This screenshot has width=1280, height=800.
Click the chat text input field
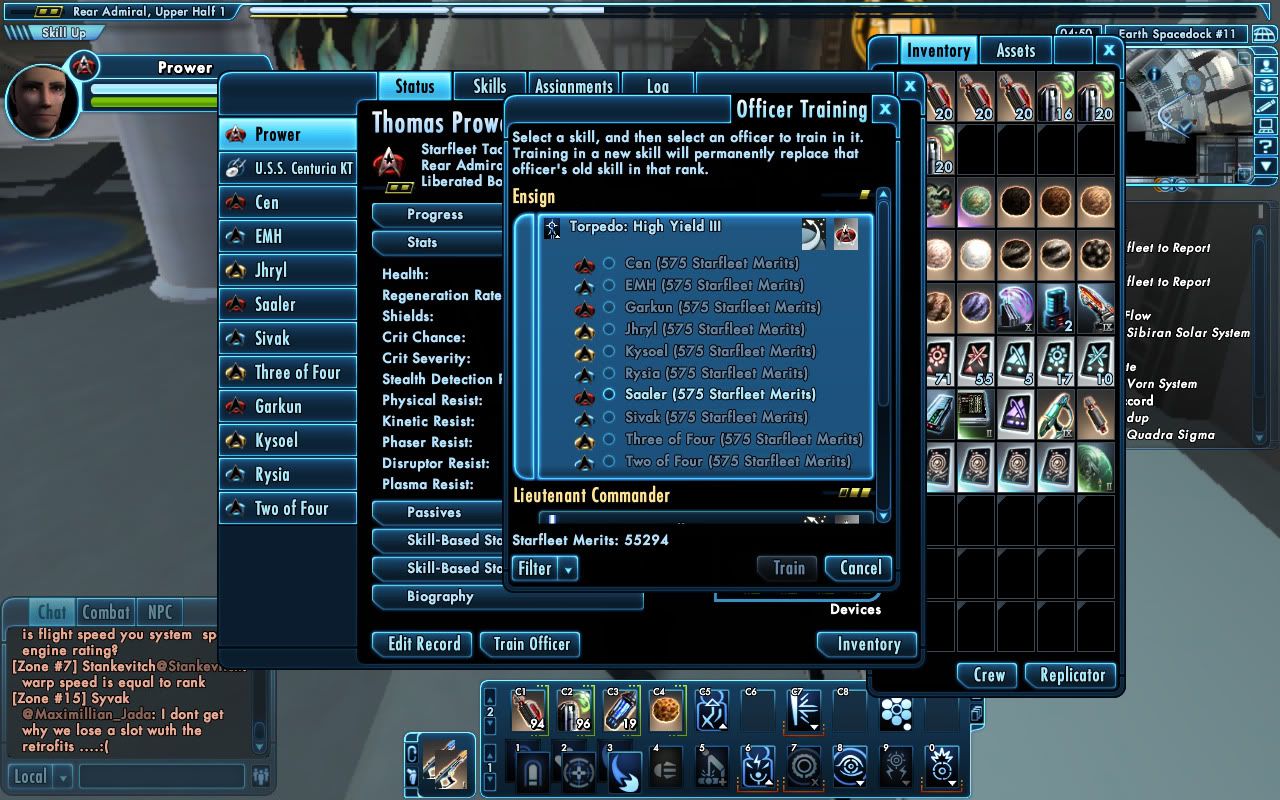[x=162, y=776]
